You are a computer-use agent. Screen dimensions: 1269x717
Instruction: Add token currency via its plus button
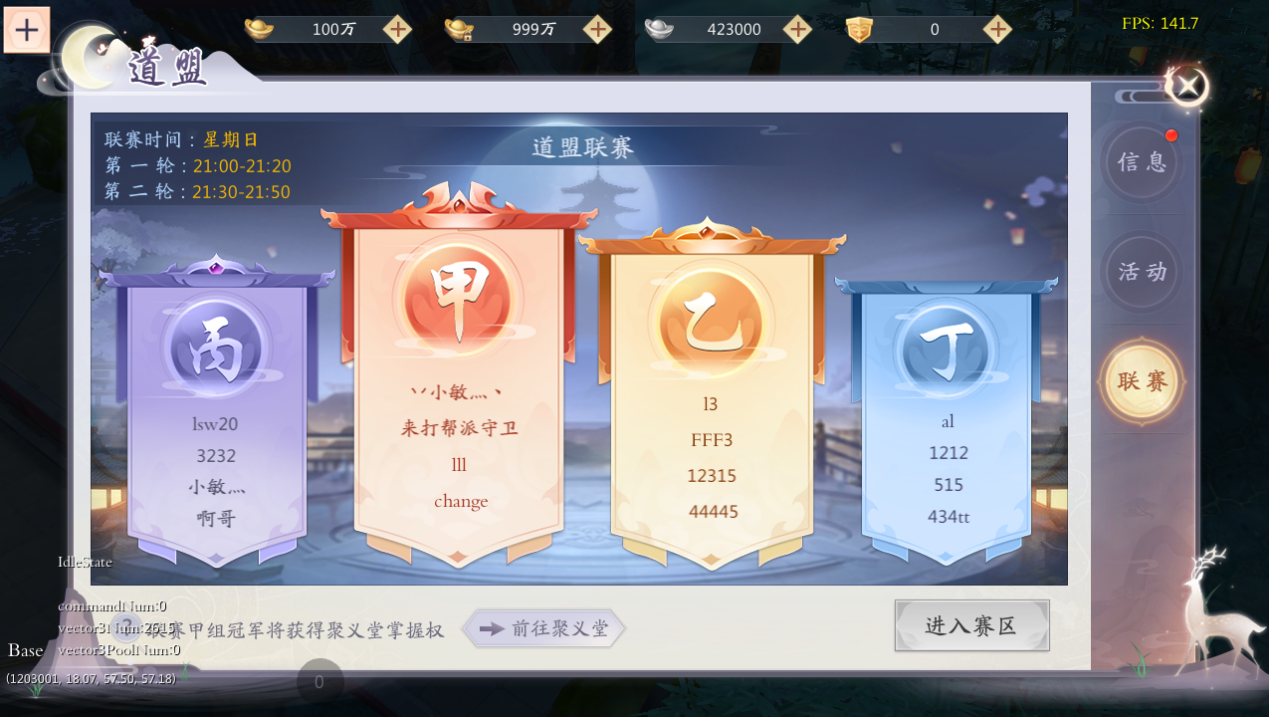[997, 29]
